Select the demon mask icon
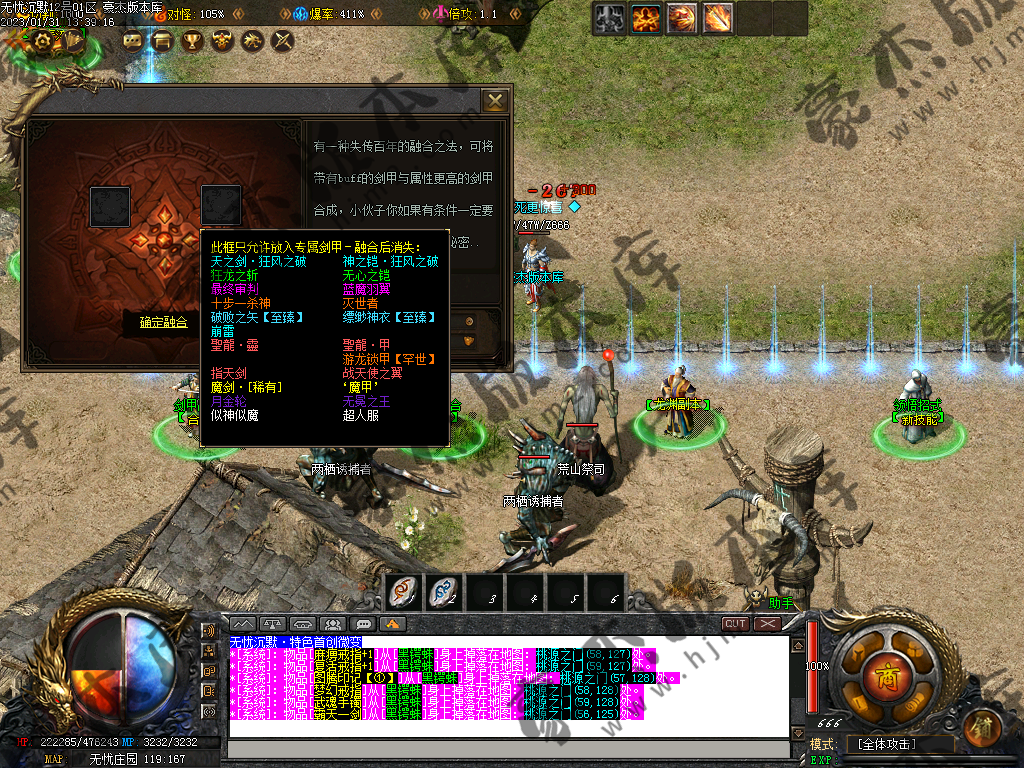 pyautogui.click(x=222, y=41)
